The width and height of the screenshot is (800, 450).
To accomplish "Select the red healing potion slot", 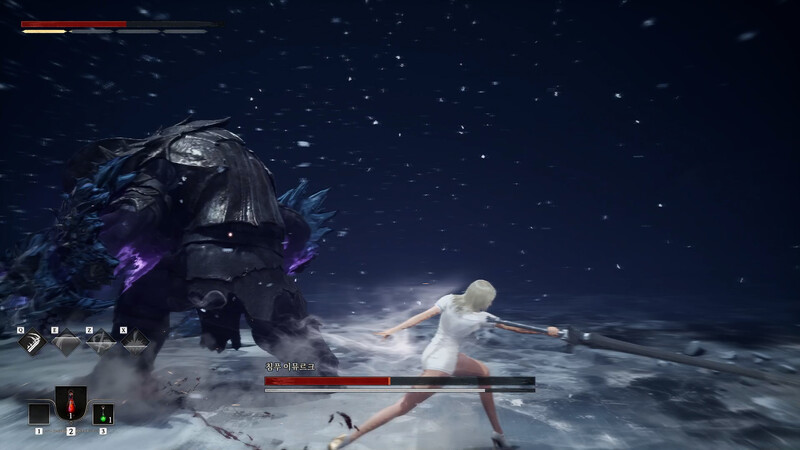I will tap(71, 405).
